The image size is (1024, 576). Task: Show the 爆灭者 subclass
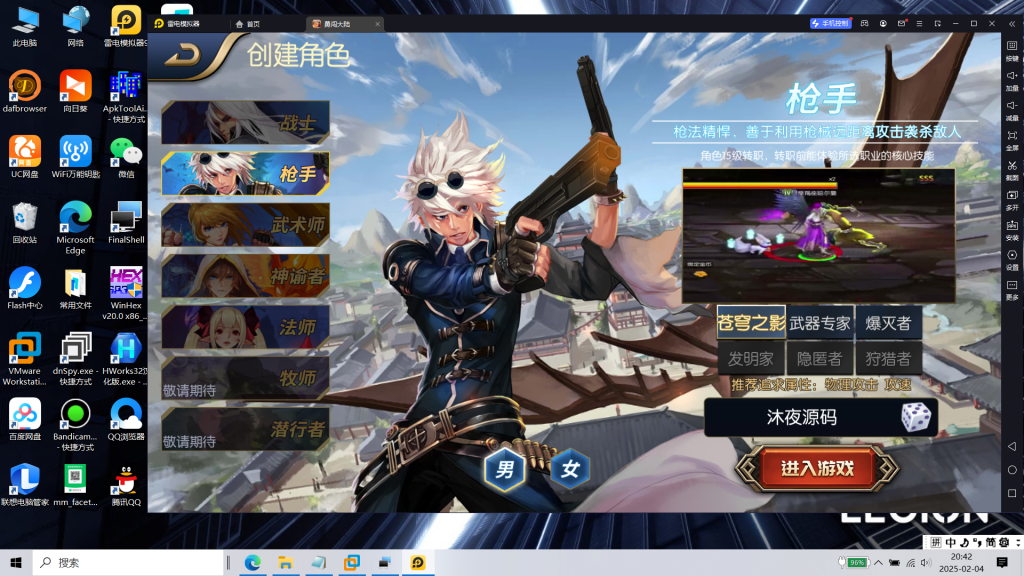pos(888,323)
